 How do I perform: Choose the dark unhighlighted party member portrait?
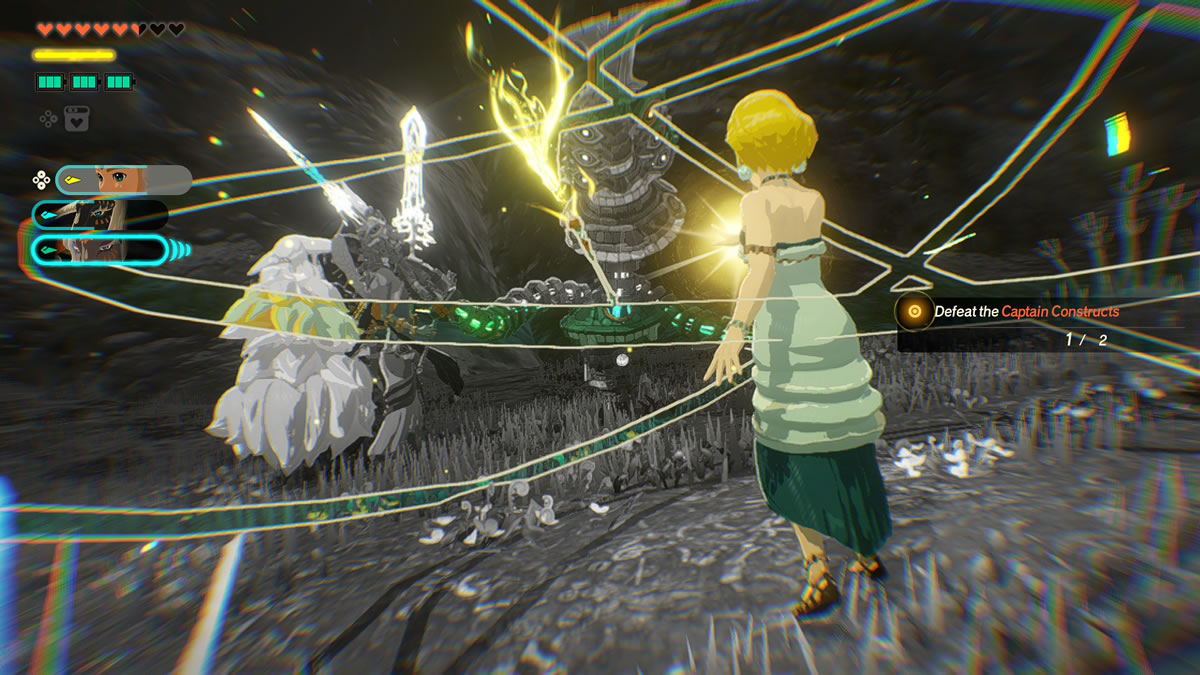tap(100, 215)
